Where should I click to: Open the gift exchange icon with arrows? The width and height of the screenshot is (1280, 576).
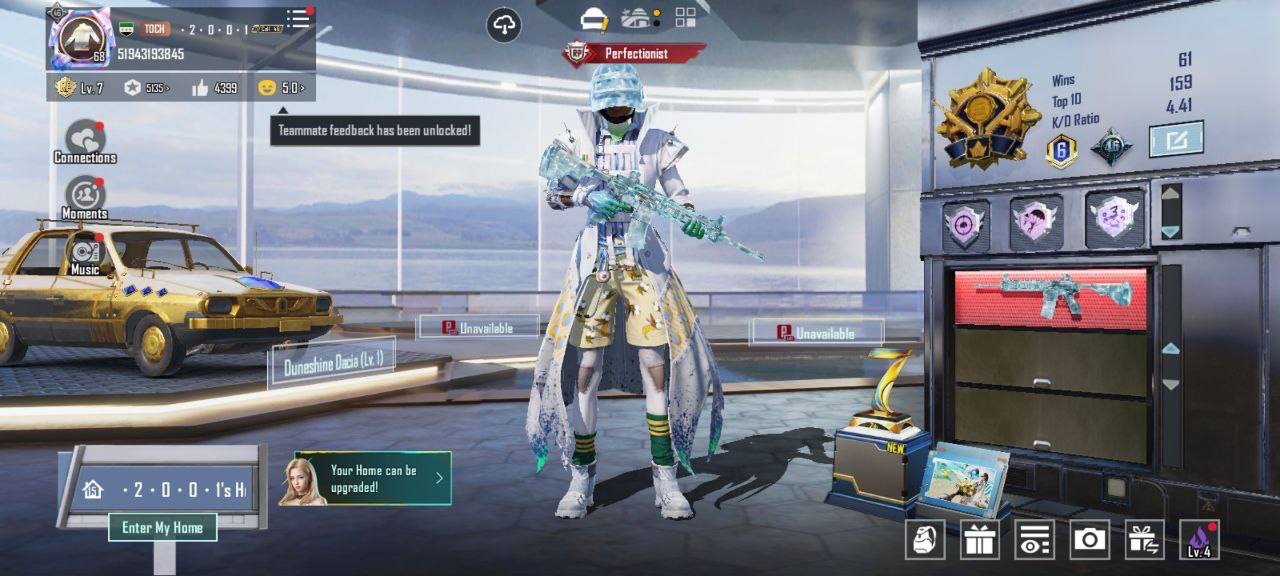coord(1144,540)
